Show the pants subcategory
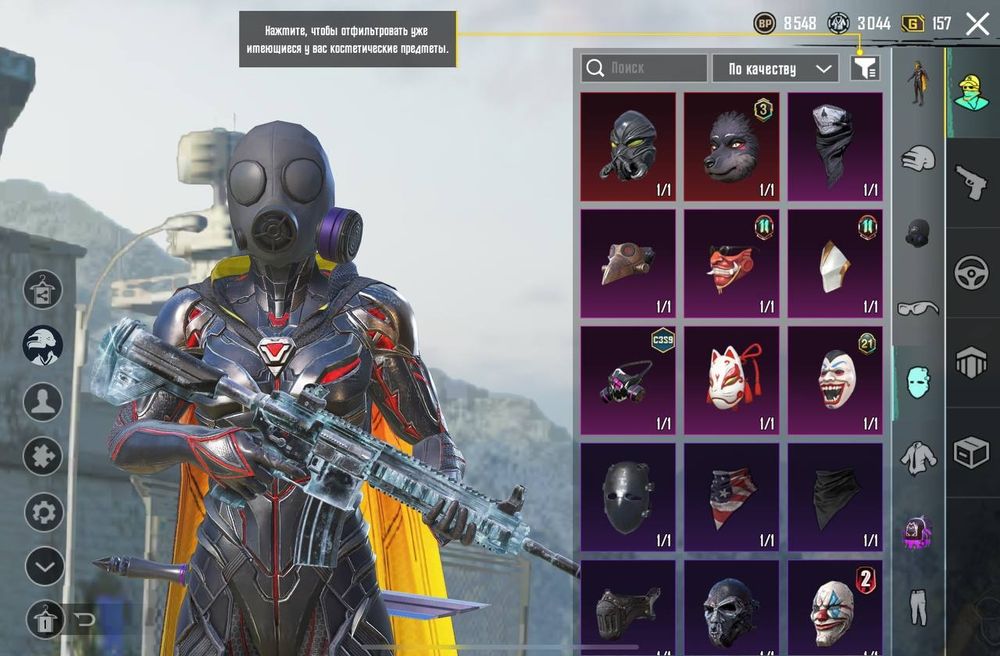Viewport: 1000px width, 656px height. tap(917, 605)
